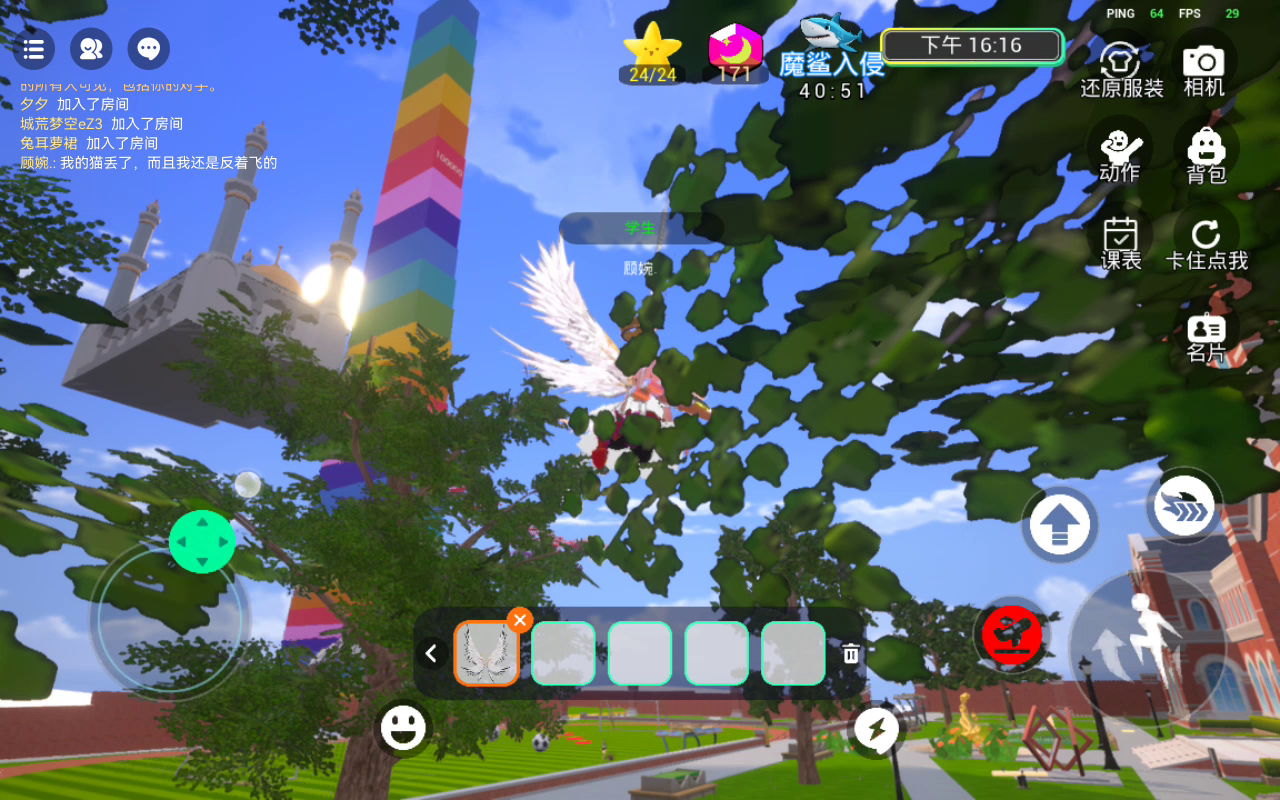Image resolution: width=1280 pixels, height=800 pixels.
Task: Open the chat bubble button
Action: click(149, 49)
